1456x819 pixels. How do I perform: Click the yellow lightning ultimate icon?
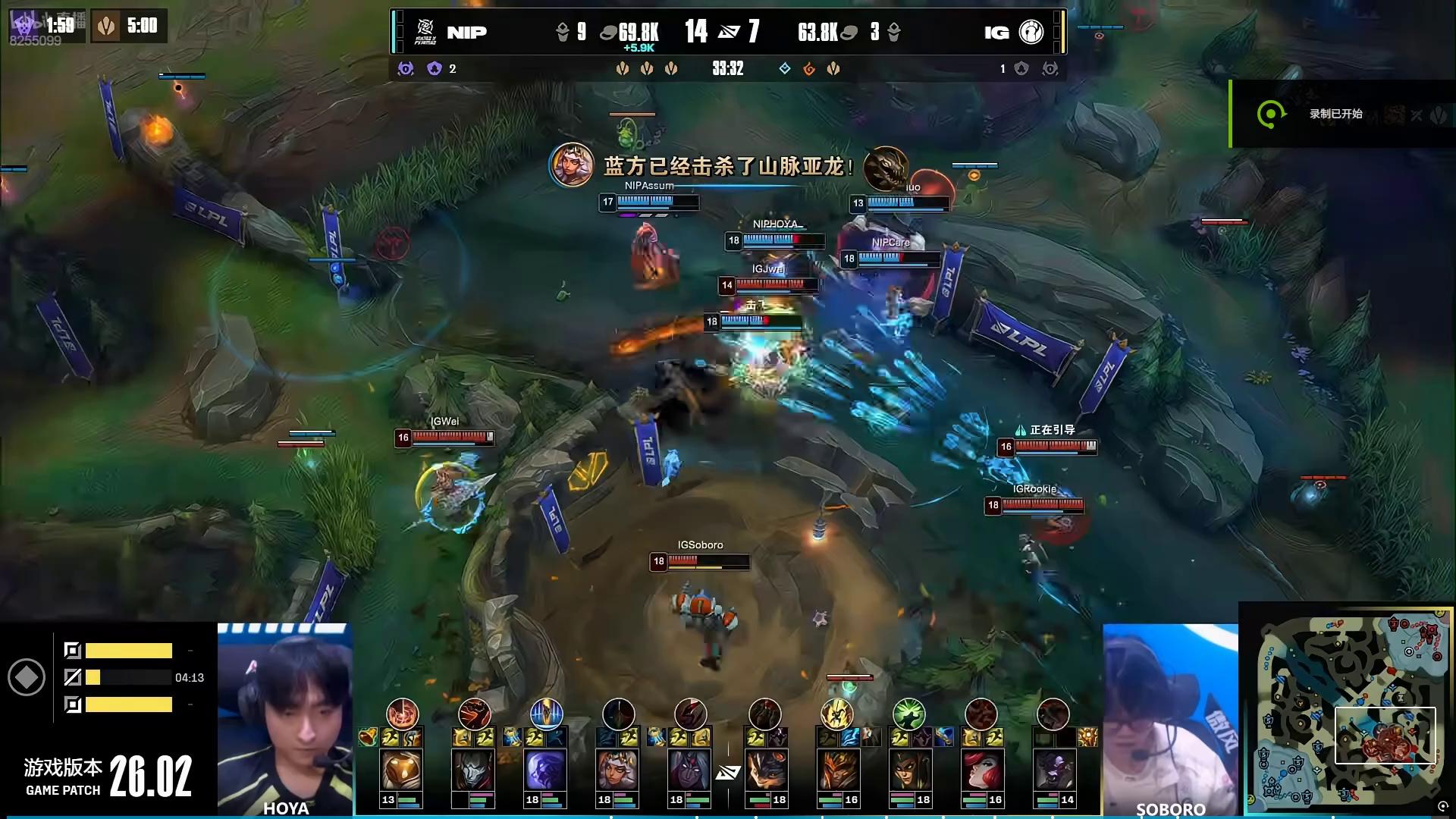(836, 714)
